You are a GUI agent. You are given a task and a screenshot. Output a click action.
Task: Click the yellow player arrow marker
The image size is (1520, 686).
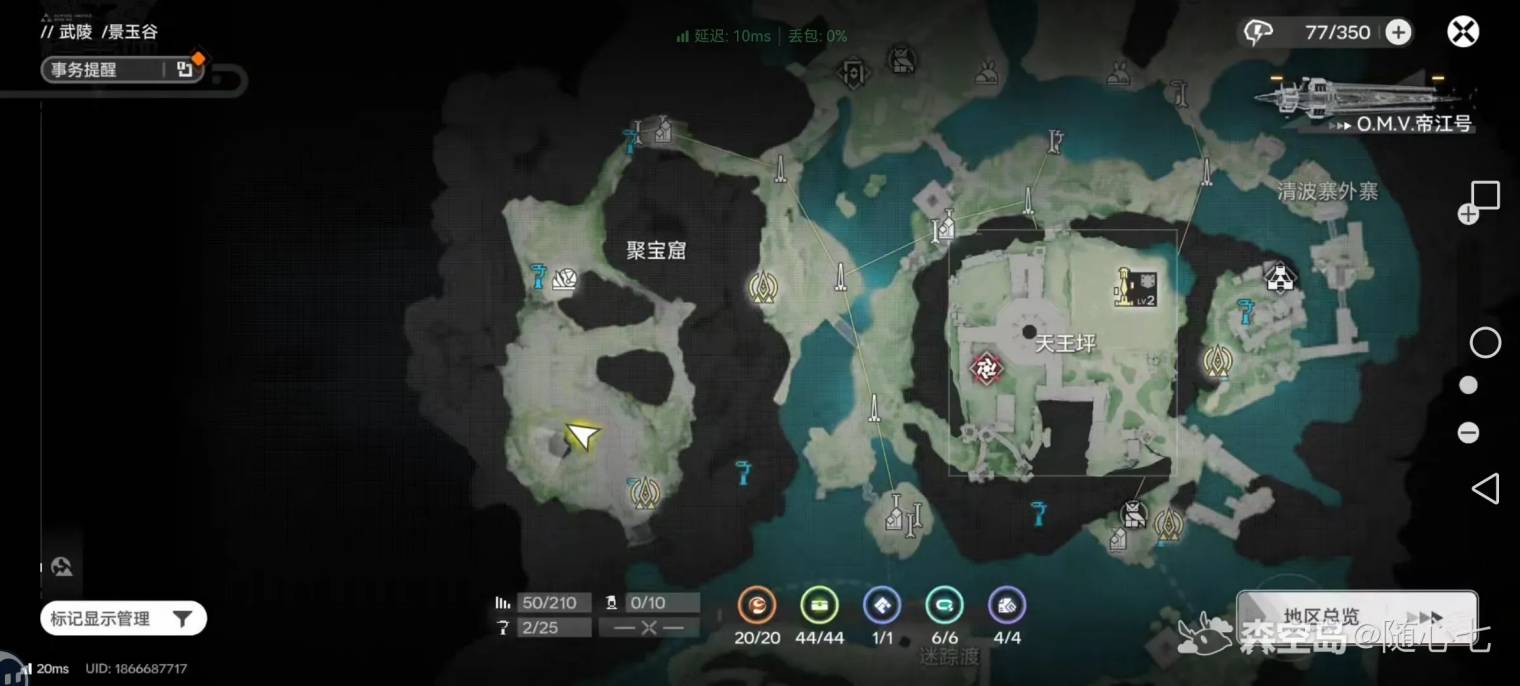(582, 435)
